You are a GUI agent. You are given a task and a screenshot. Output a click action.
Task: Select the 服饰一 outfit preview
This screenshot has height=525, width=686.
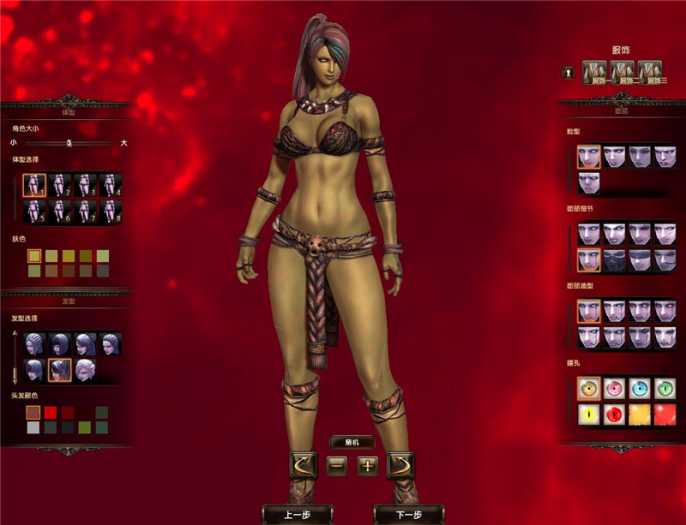pyautogui.click(x=597, y=72)
